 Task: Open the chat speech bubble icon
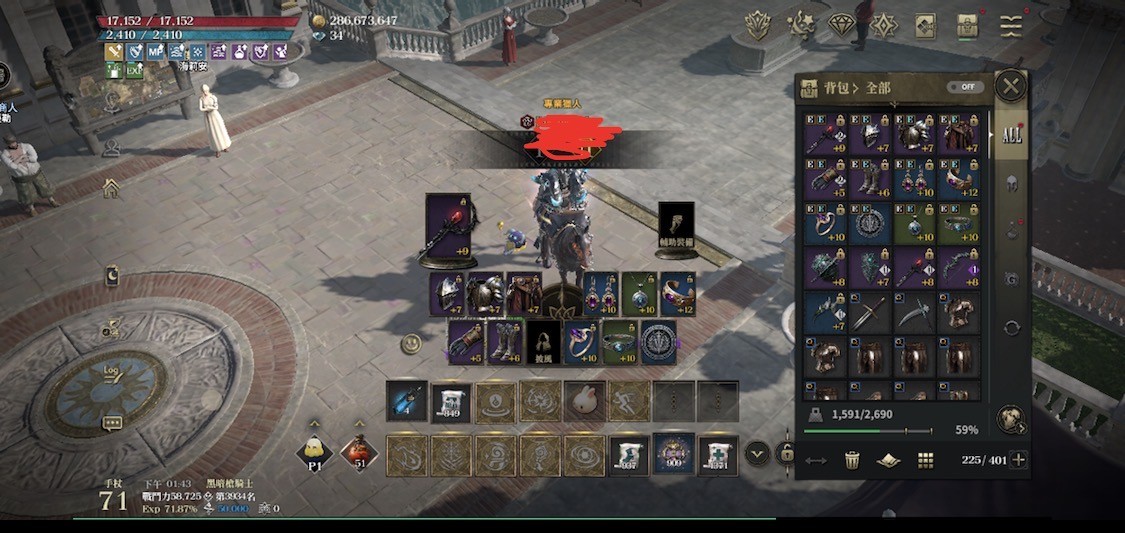click(112, 423)
